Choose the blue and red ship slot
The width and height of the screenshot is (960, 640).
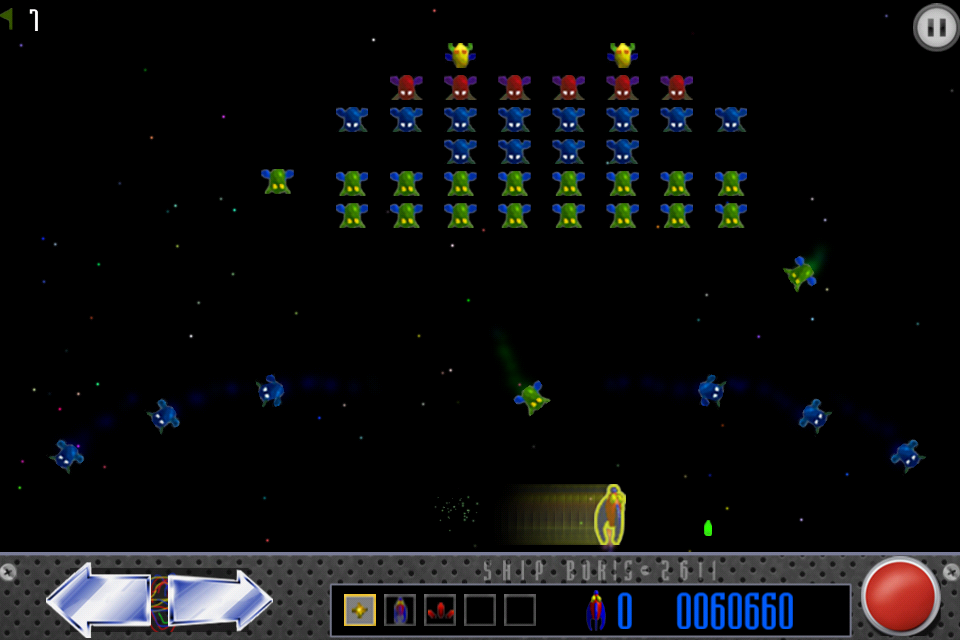pyautogui.click(x=400, y=610)
